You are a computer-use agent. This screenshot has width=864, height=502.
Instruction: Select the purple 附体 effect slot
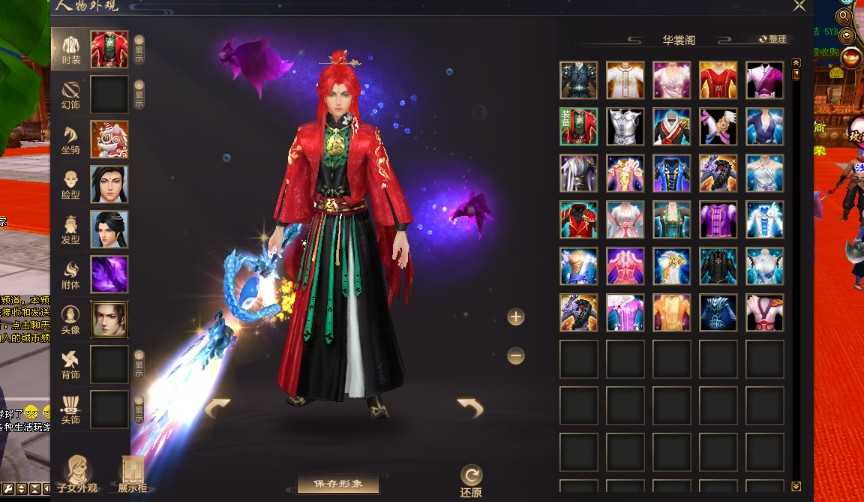pos(109,274)
